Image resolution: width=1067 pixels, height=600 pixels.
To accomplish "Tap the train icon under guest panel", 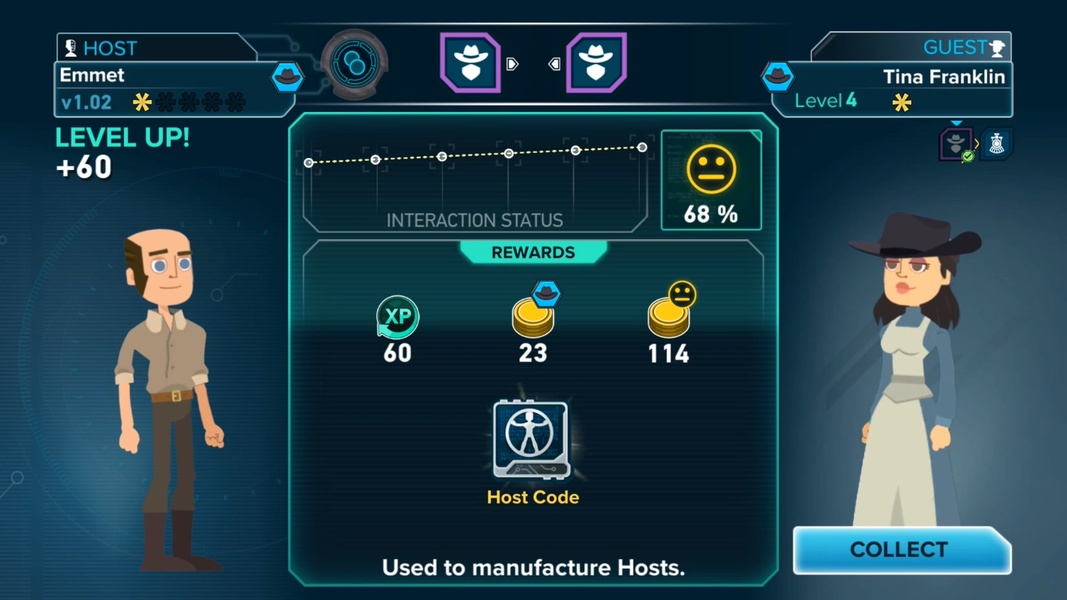I will (x=997, y=144).
